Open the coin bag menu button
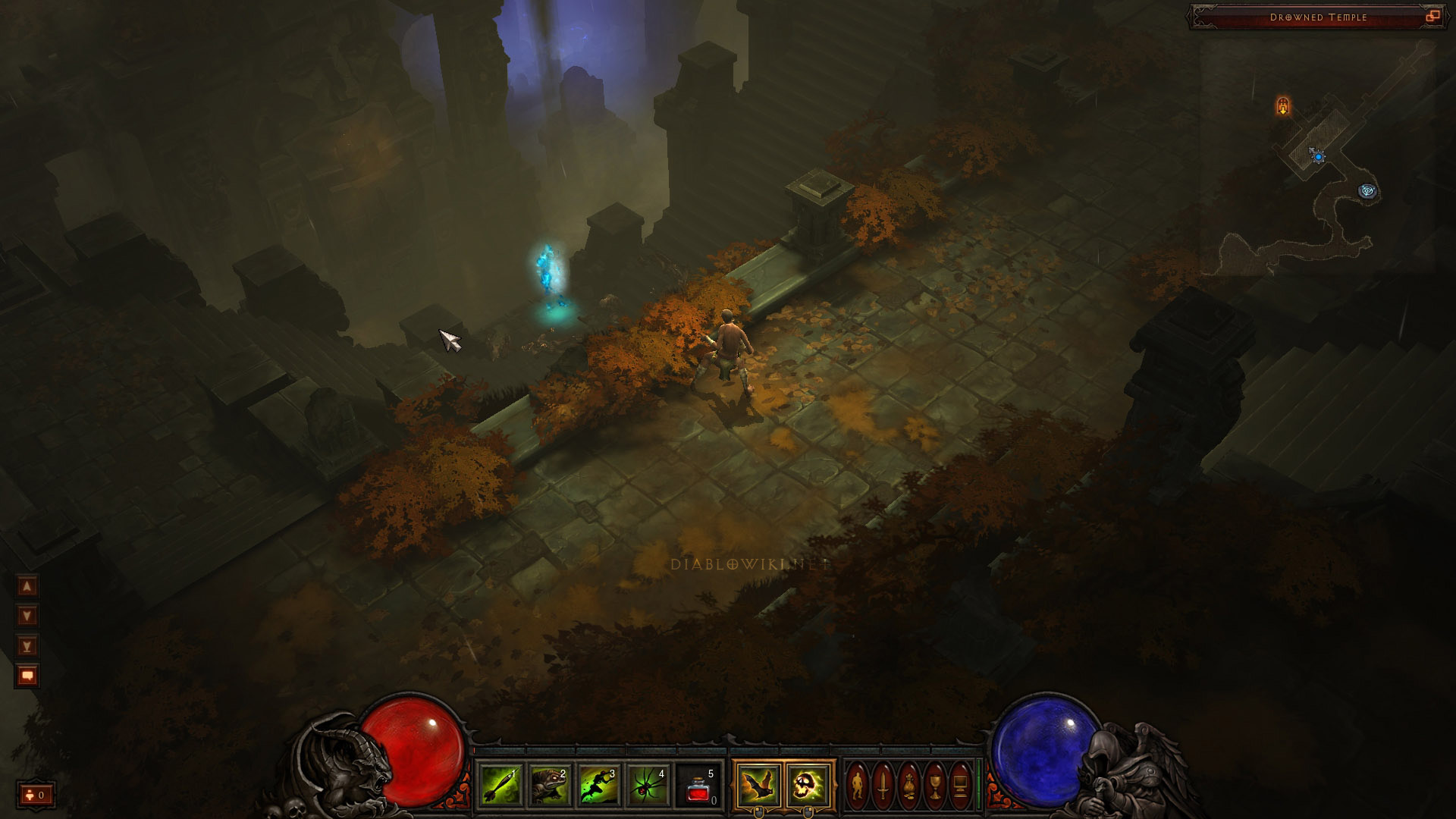Image resolution: width=1456 pixels, height=819 pixels. tap(909, 785)
